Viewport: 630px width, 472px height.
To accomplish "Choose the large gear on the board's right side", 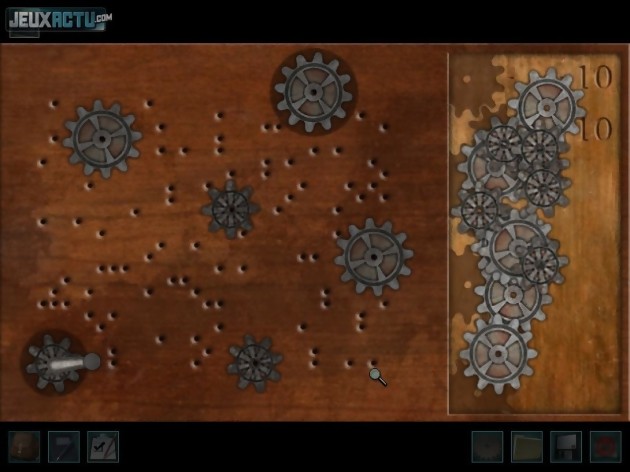I will [373, 256].
